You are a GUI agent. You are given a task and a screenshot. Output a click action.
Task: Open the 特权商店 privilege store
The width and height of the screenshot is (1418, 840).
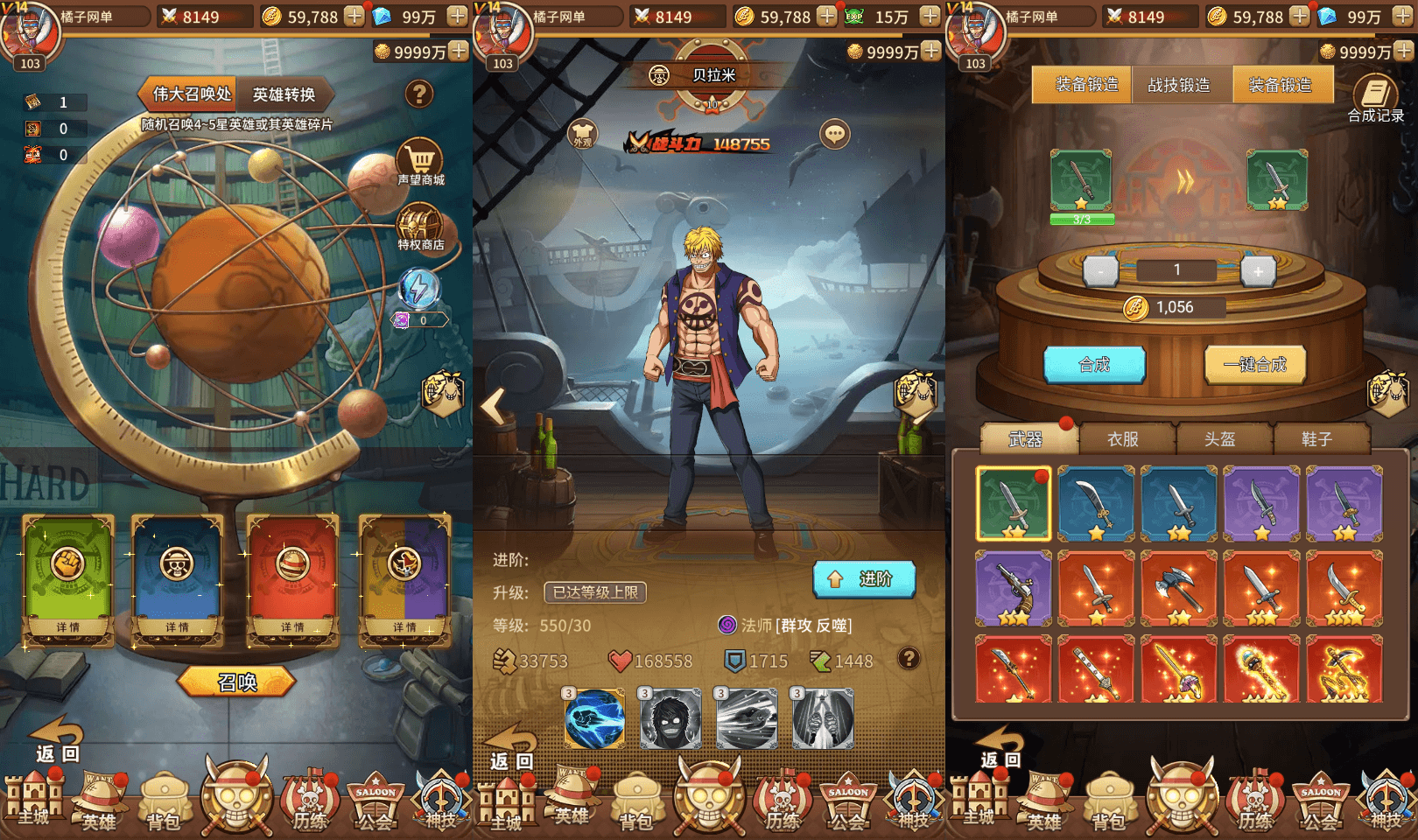(420, 227)
